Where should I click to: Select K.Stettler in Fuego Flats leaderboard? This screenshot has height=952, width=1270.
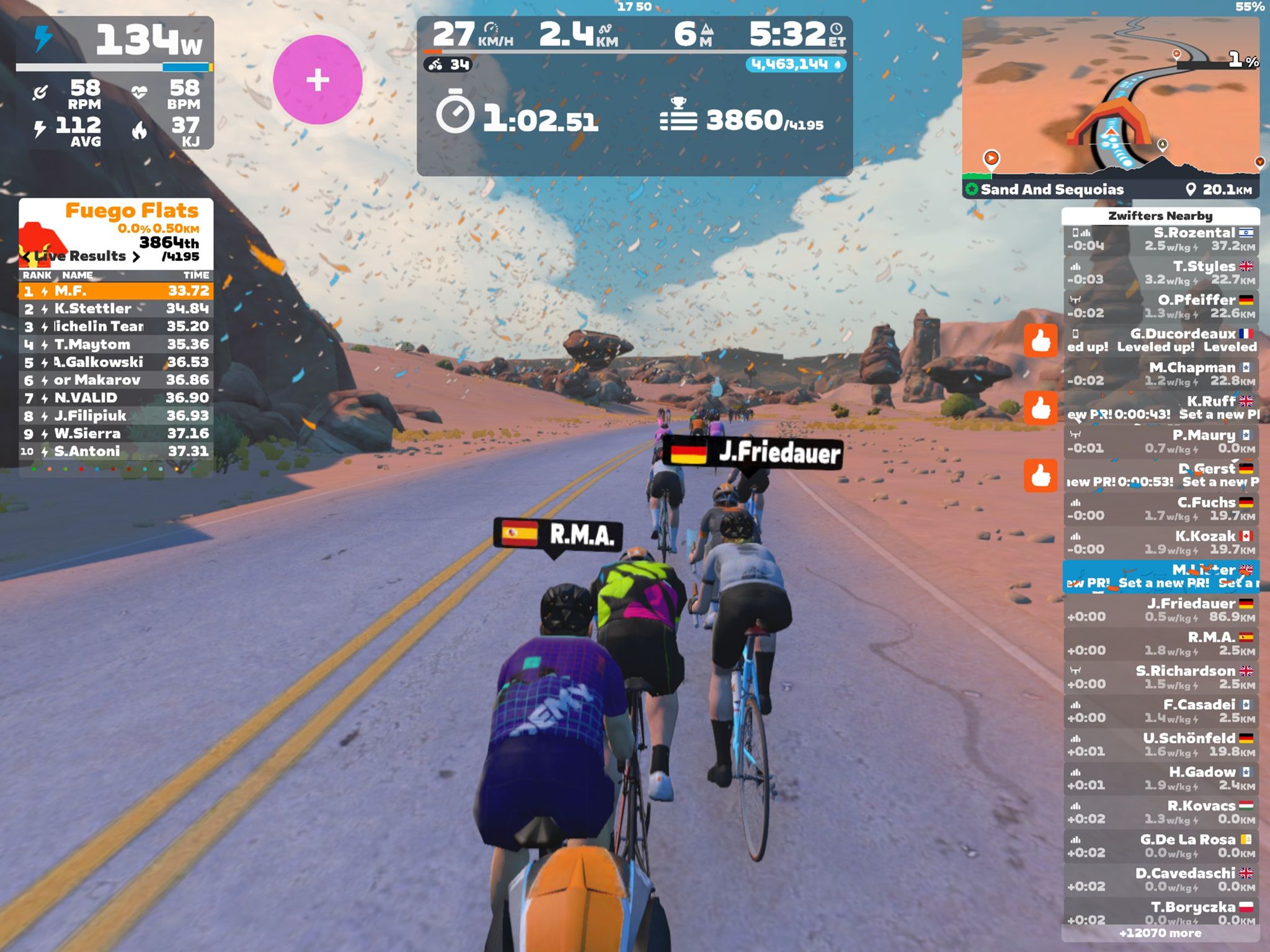coord(116,309)
